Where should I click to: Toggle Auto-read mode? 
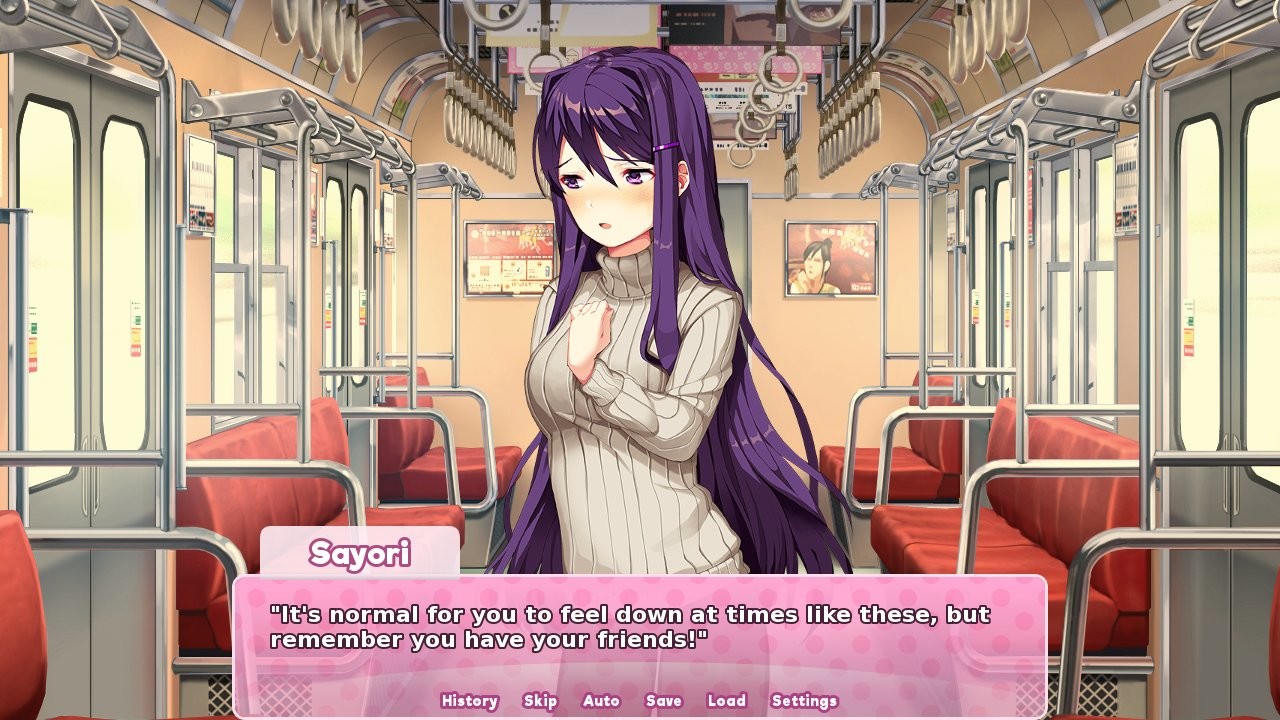[x=600, y=701]
